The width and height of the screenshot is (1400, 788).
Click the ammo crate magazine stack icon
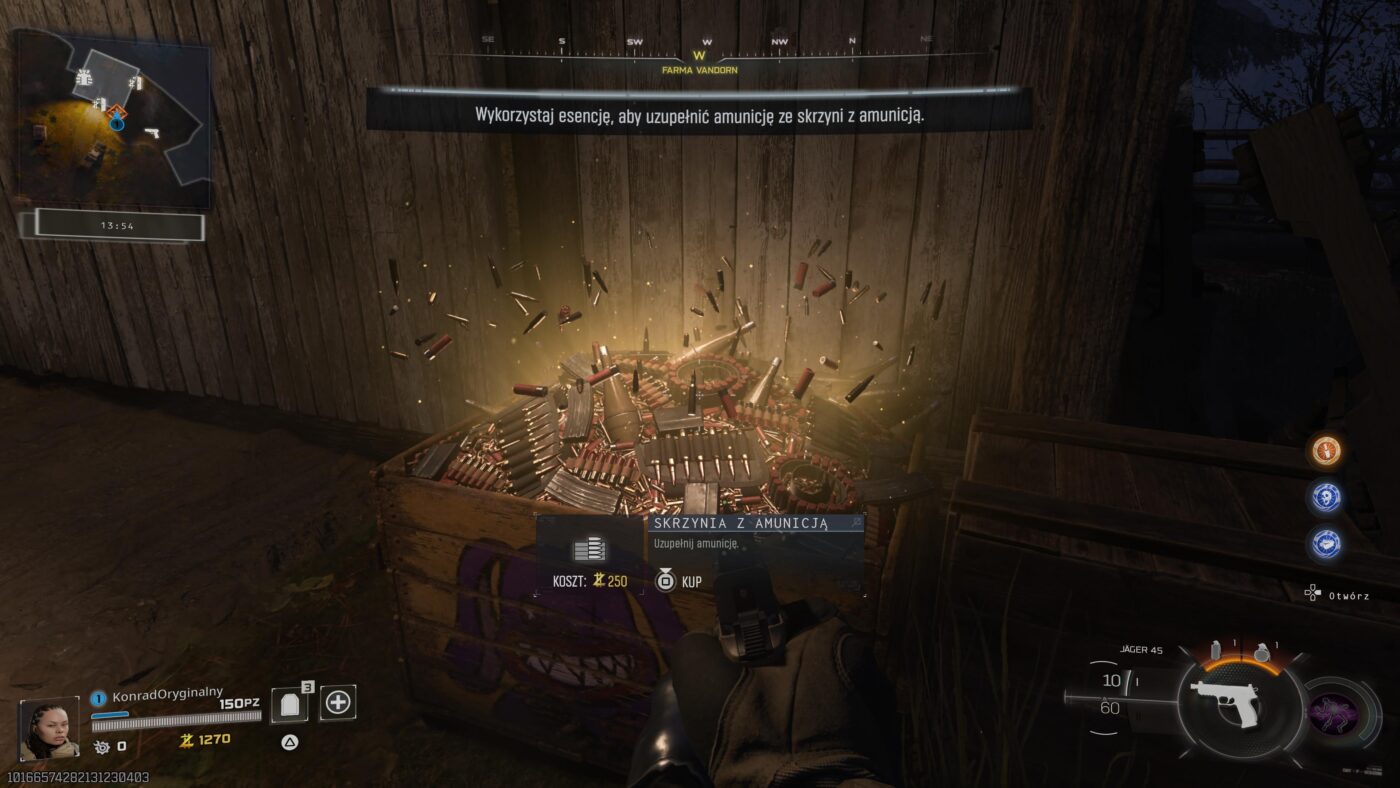(590, 549)
